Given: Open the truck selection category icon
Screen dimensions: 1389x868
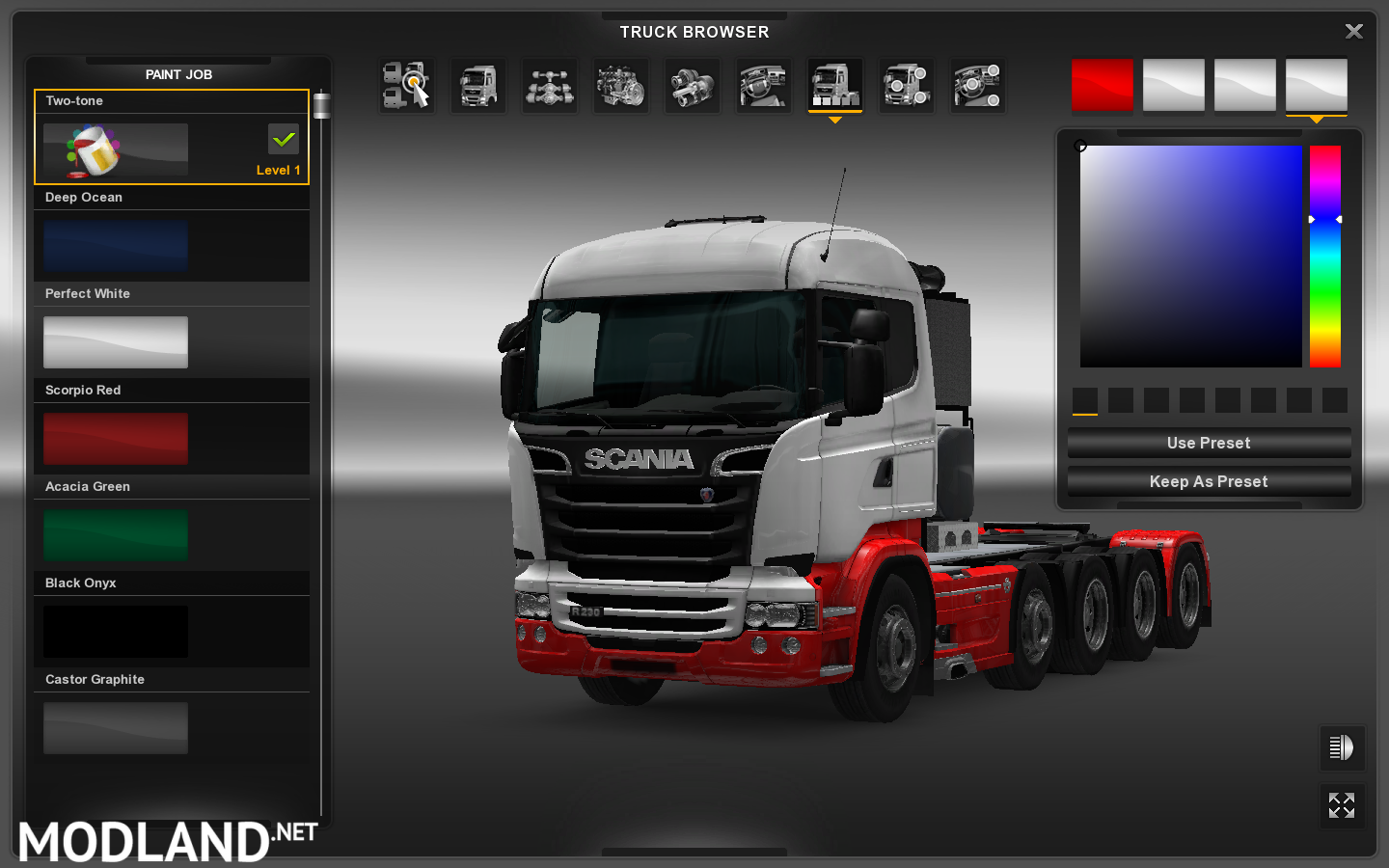Looking at the screenshot, I should point(406,85).
